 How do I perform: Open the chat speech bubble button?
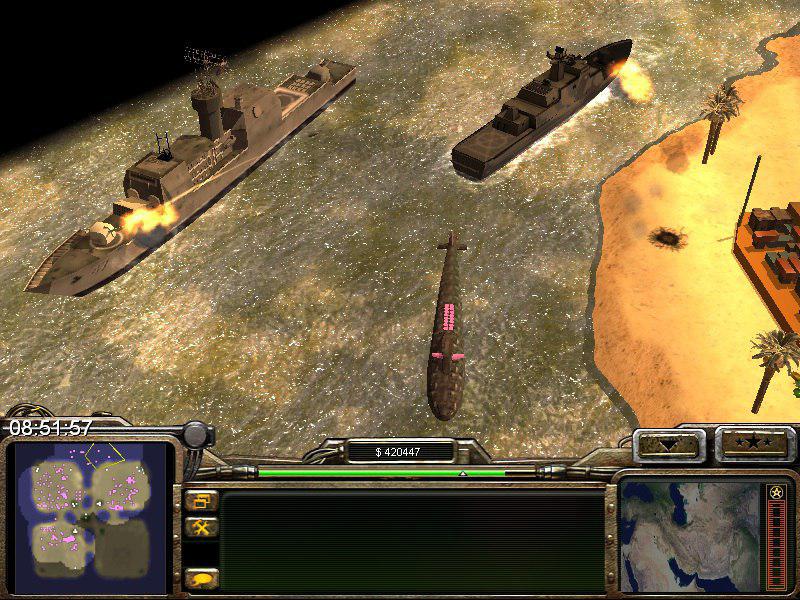pos(201,578)
